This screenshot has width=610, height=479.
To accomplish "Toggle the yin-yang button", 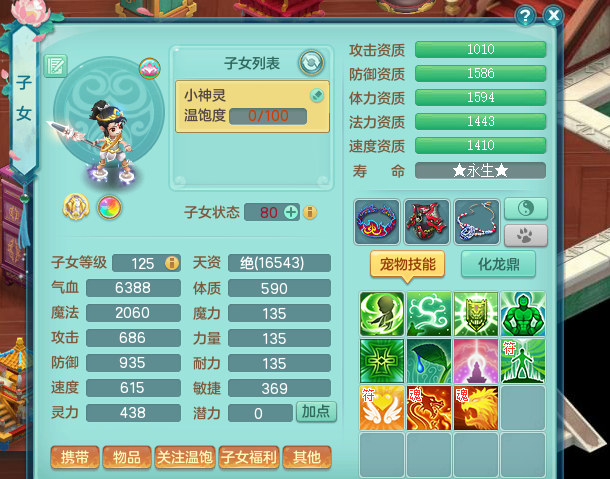I will coord(525,208).
